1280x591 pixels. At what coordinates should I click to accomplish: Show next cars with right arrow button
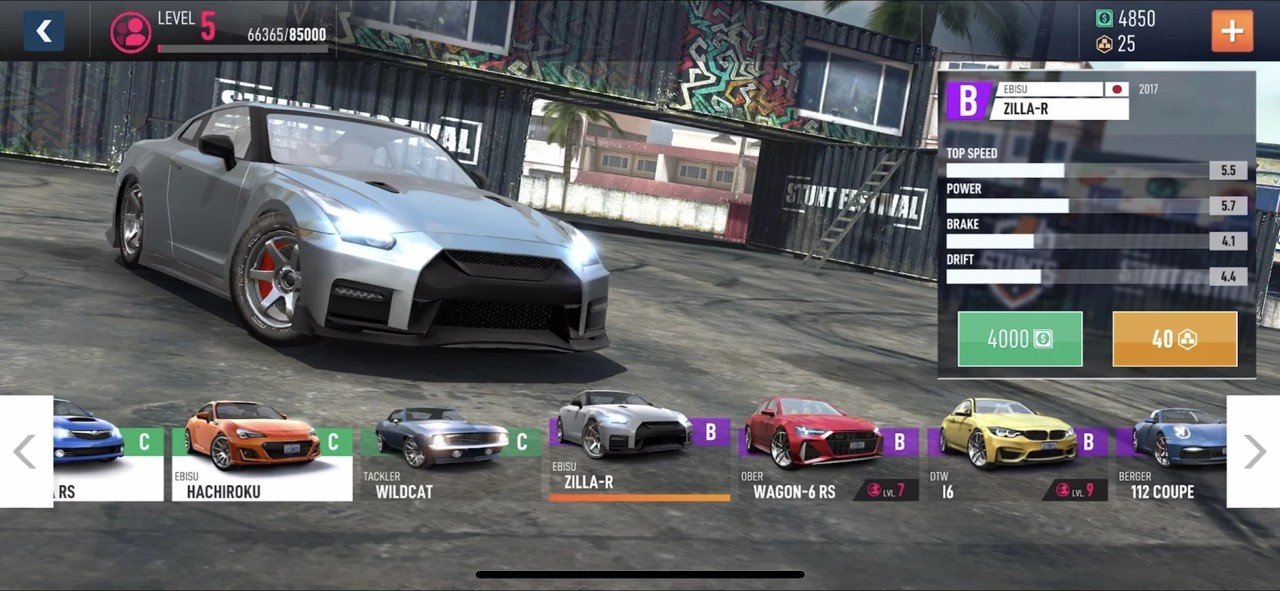click(1253, 451)
